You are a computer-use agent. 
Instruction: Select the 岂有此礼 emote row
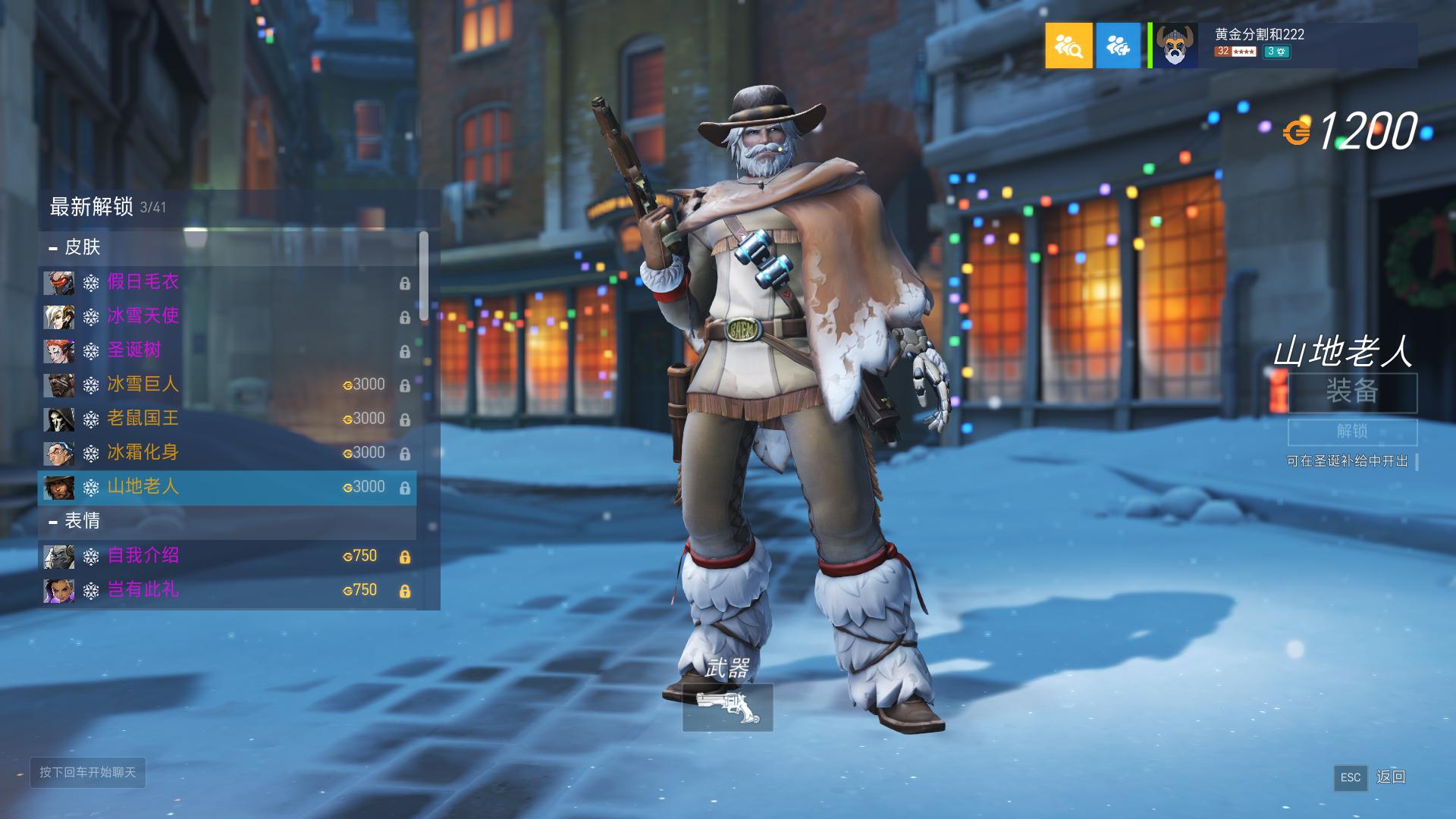click(226, 590)
